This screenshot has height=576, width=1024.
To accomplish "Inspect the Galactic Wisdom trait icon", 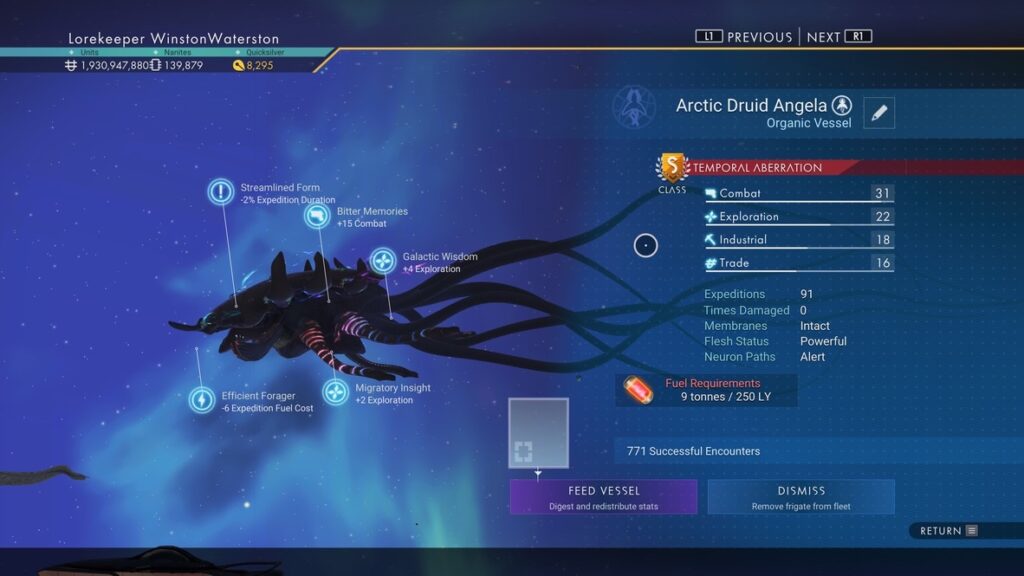I will click(x=383, y=262).
